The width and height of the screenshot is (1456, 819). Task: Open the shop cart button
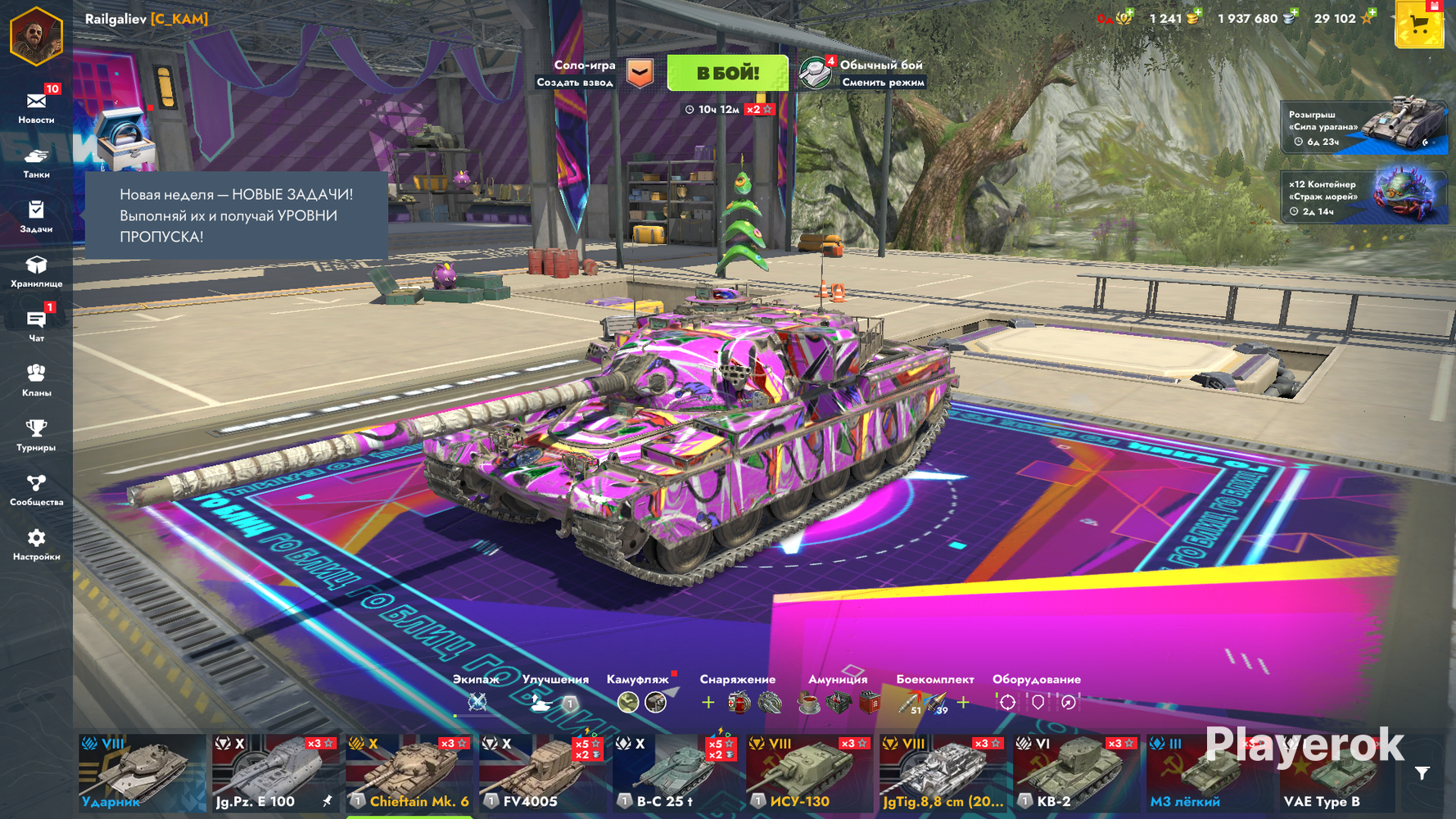(1419, 25)
